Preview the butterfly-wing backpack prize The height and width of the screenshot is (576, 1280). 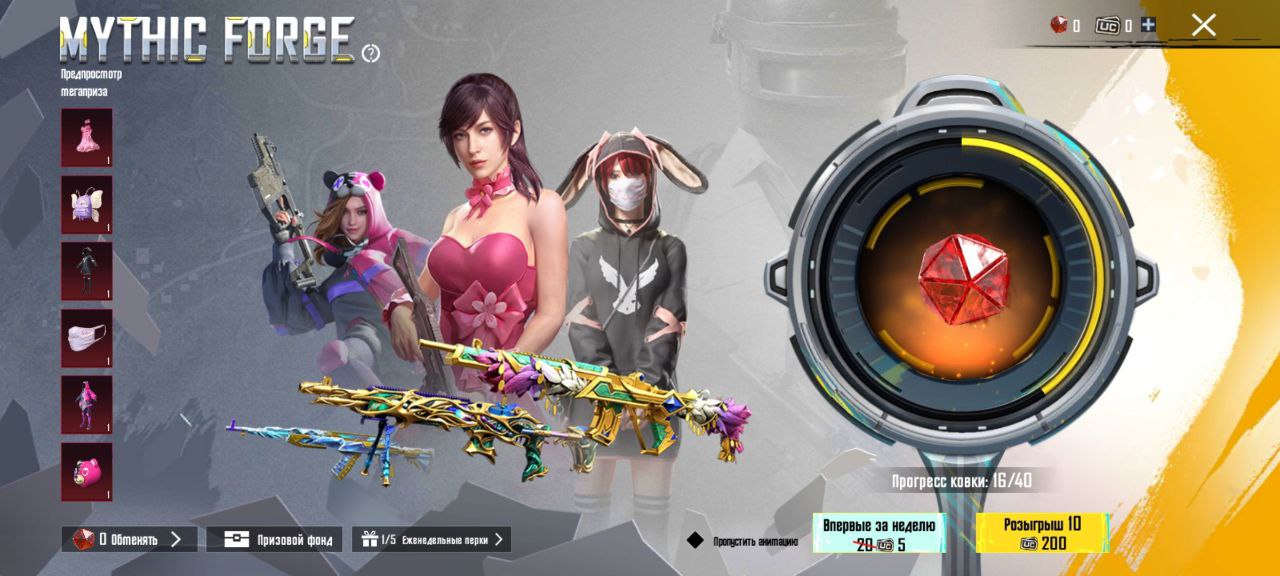(87, 205)
